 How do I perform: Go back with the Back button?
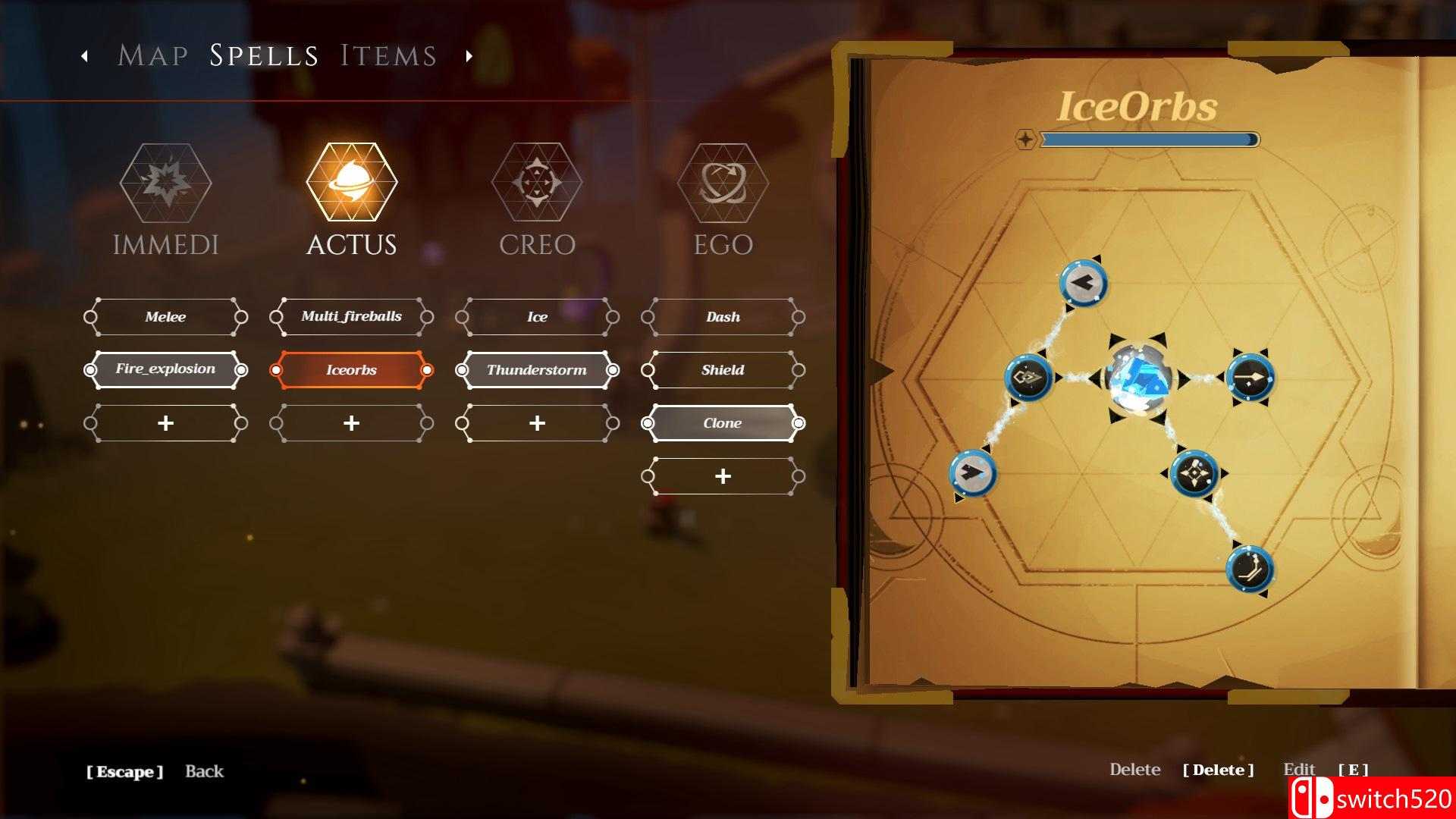click(x=204, y=771)
